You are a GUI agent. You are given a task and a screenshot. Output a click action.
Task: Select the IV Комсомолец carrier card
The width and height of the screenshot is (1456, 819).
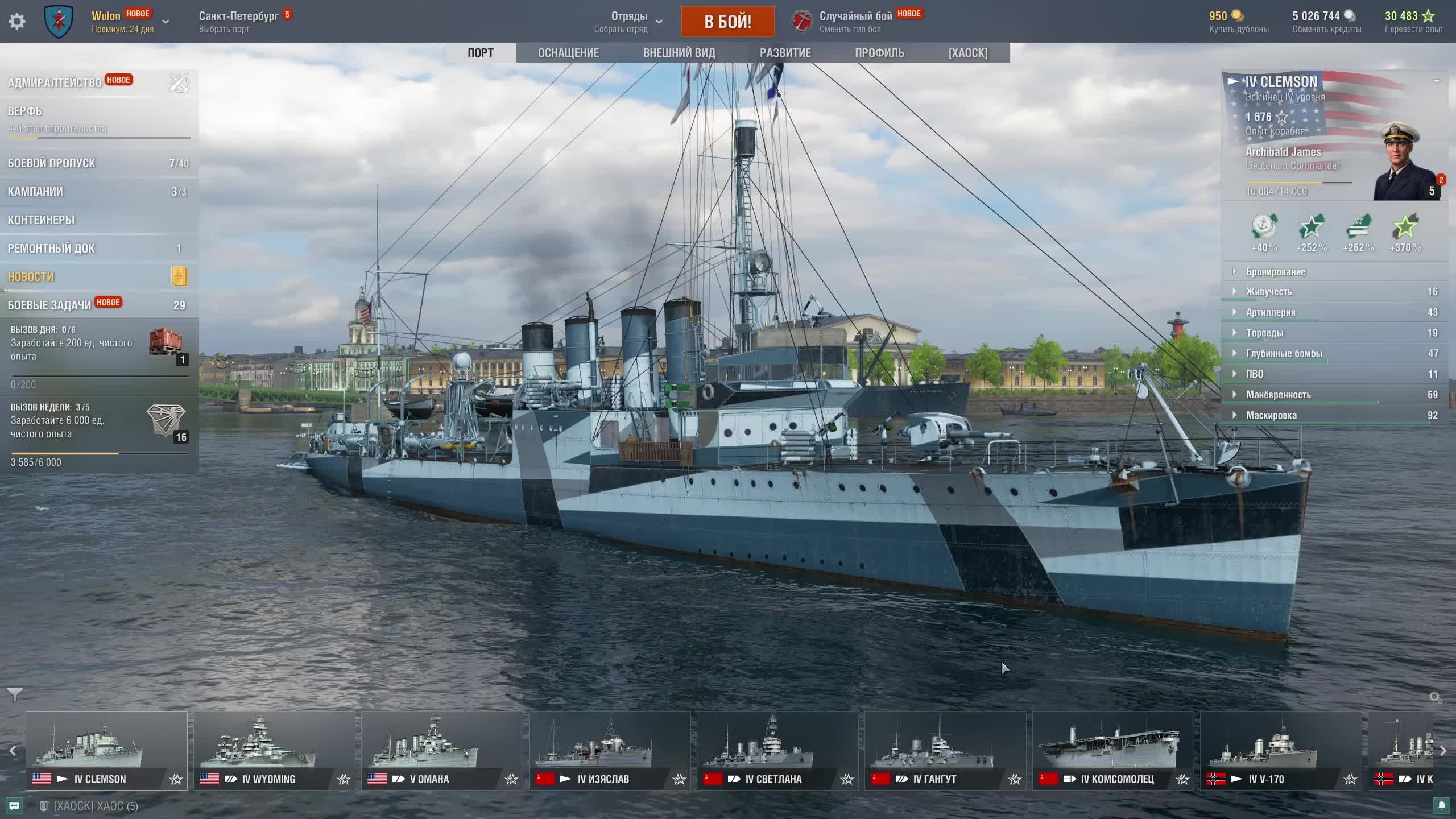[1113, 750]
